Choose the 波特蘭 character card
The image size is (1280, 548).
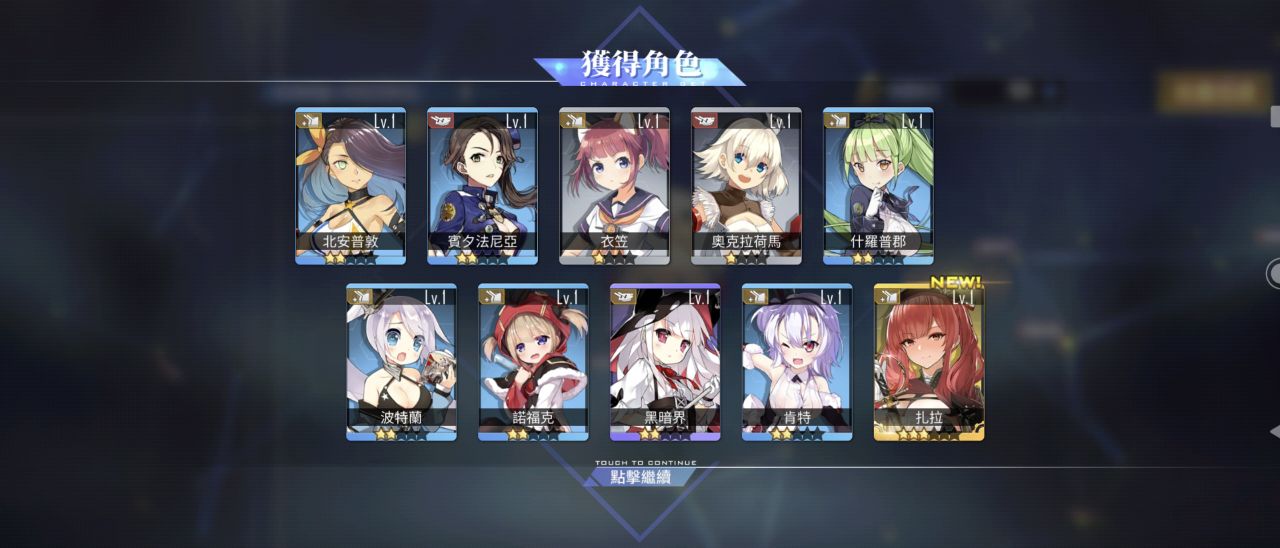coord(401,362)
